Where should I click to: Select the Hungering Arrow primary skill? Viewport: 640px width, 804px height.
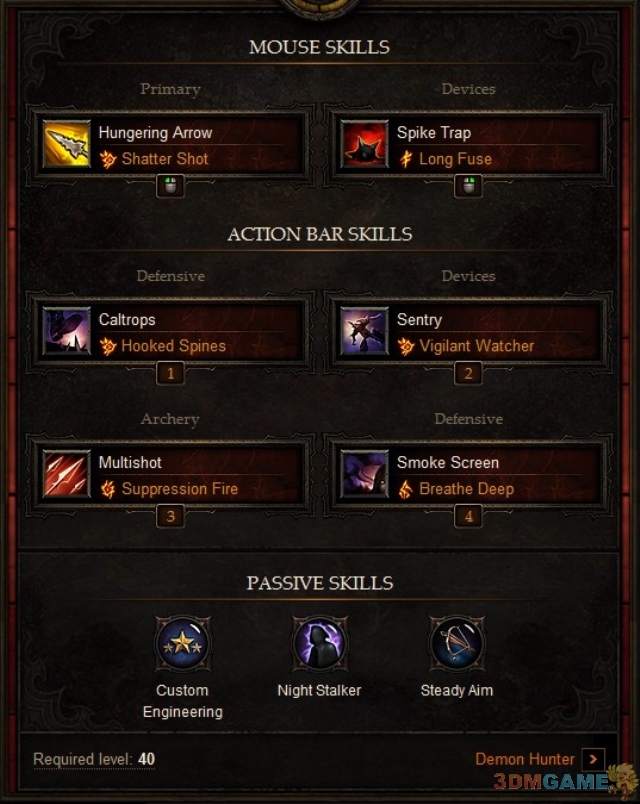[171, 146]
